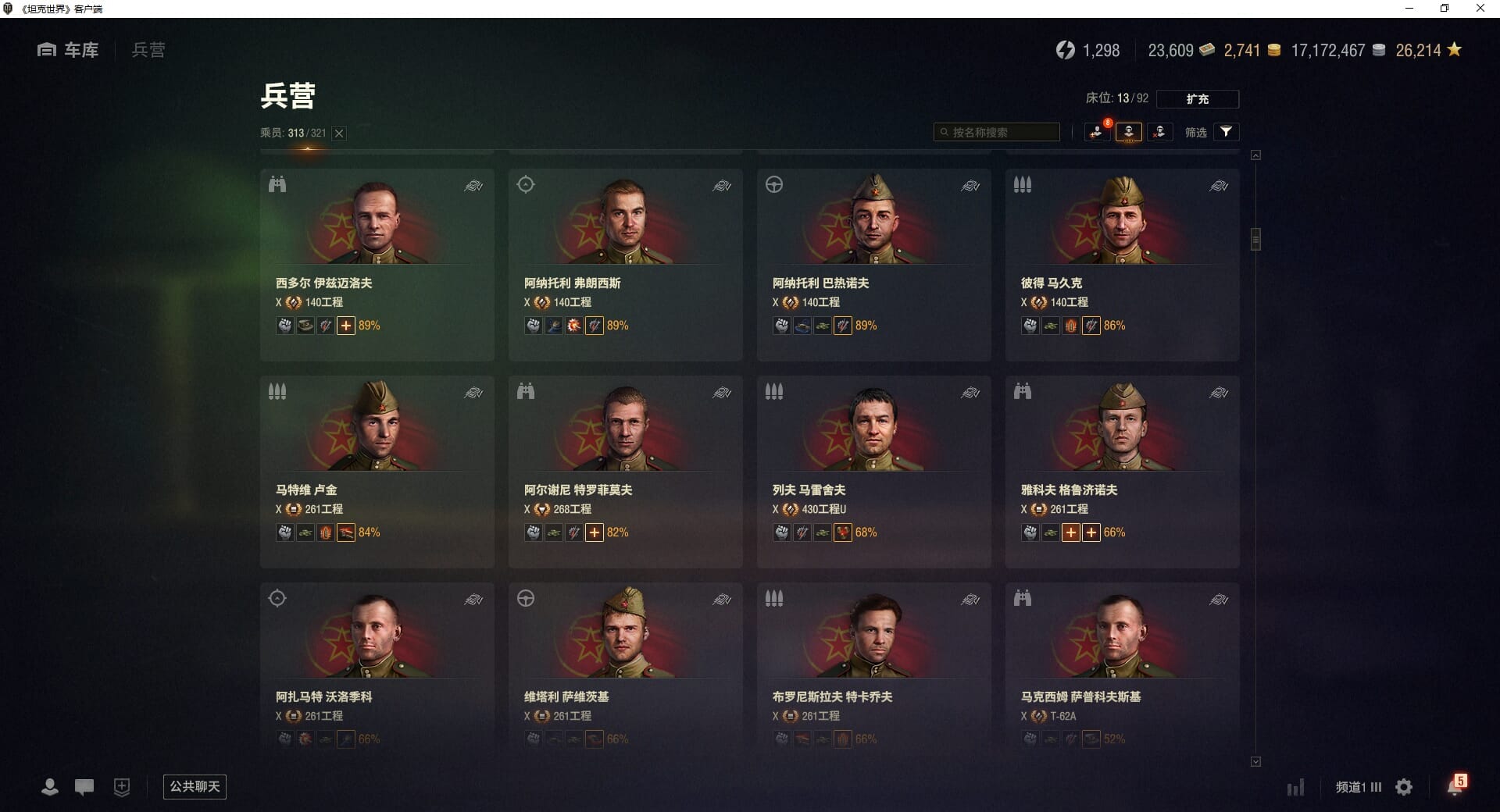Image resolution: width=1500 pixels, height=812 pixels.
Task: Select crew member 西多尔 伊兹迈洛夫
Action: point(377,264)
